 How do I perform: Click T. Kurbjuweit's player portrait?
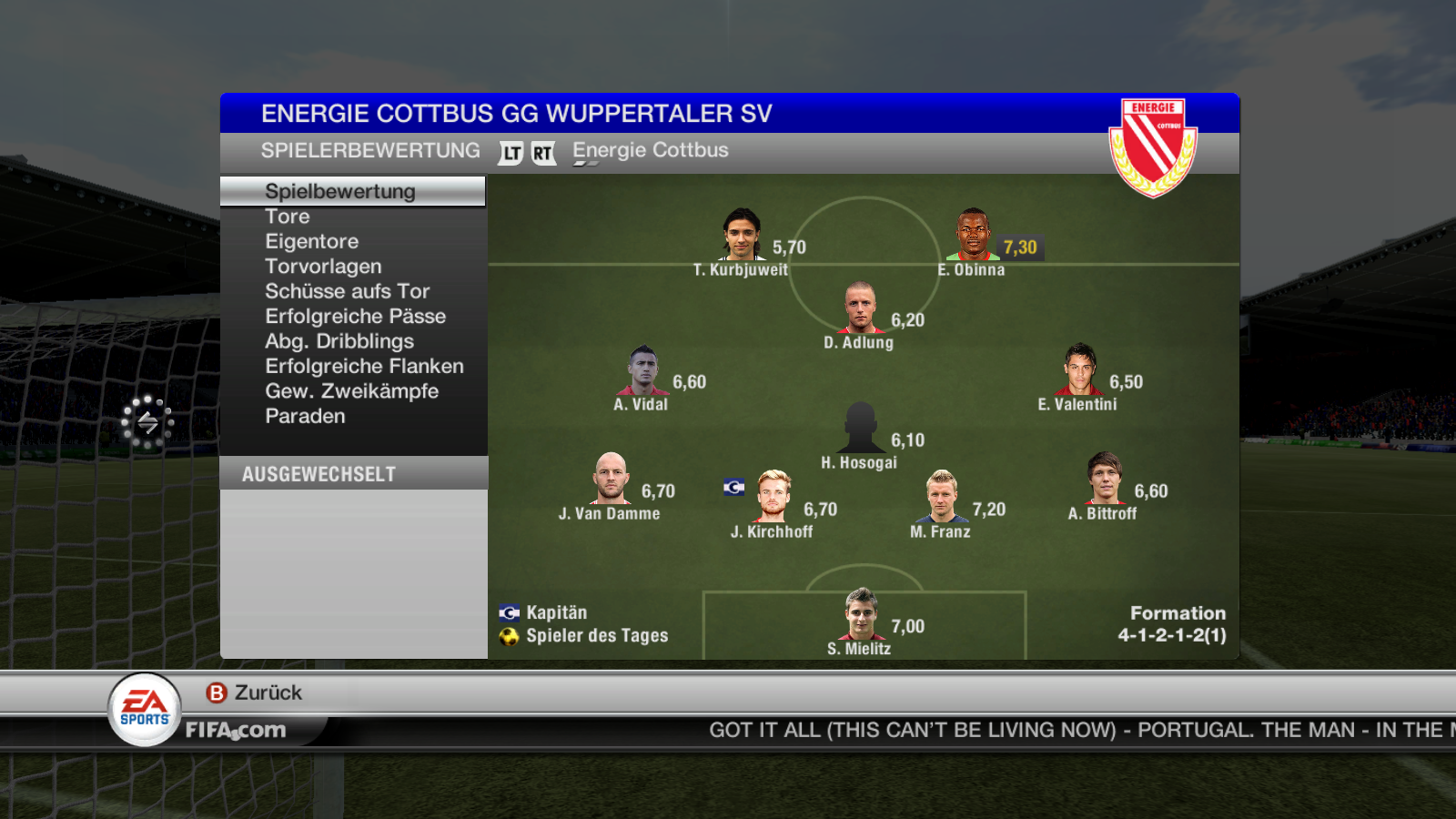[x=742, y=235]
